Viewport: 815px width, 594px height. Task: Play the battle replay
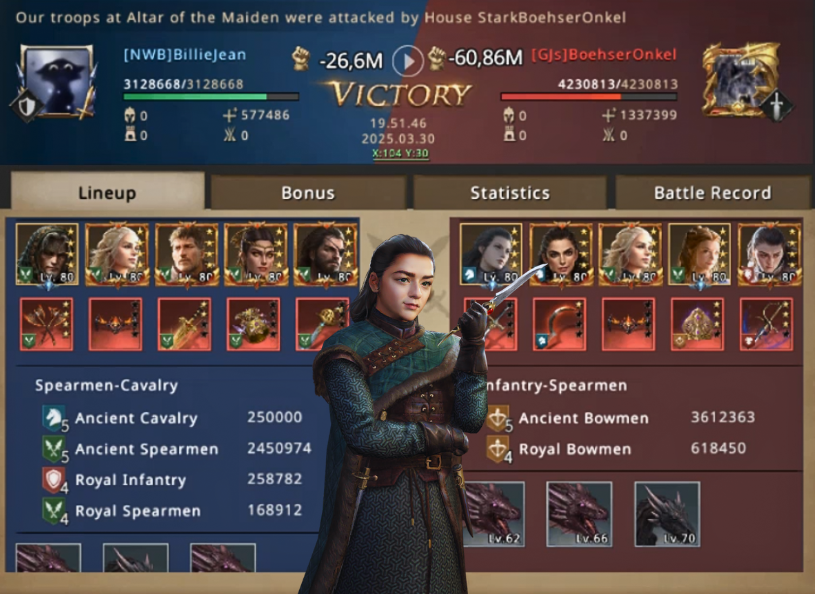tap(407, 61)
